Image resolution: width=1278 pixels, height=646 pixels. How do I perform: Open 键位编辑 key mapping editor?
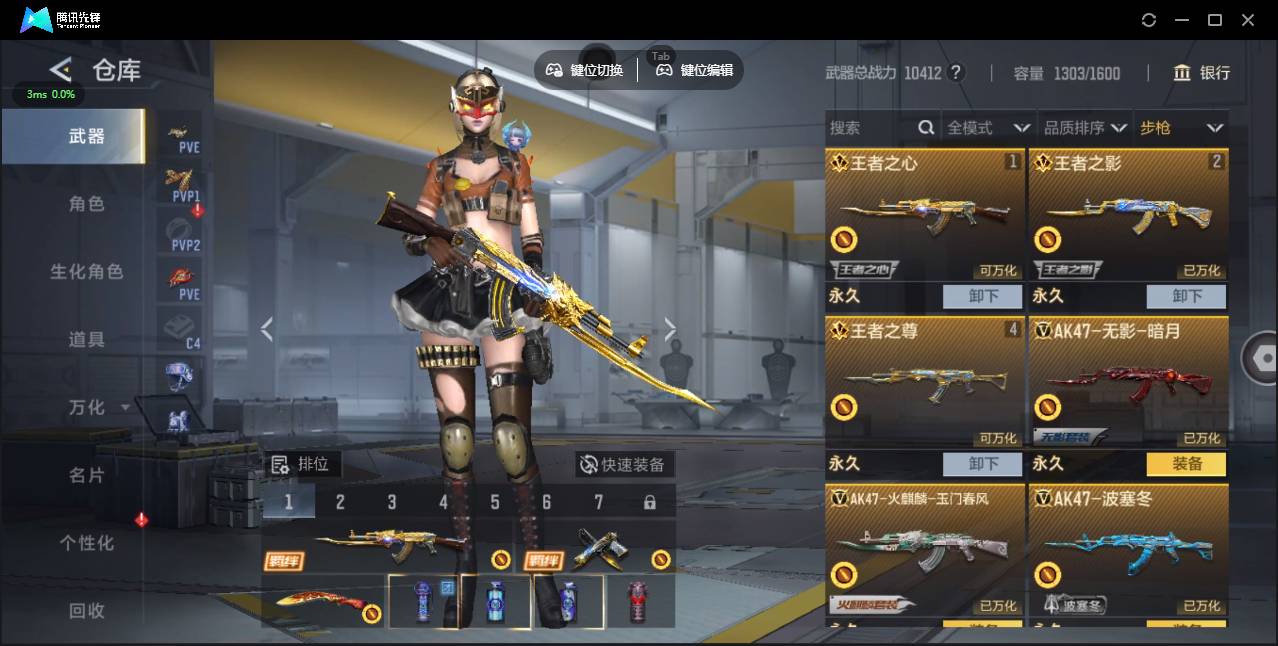click(695, 70)
